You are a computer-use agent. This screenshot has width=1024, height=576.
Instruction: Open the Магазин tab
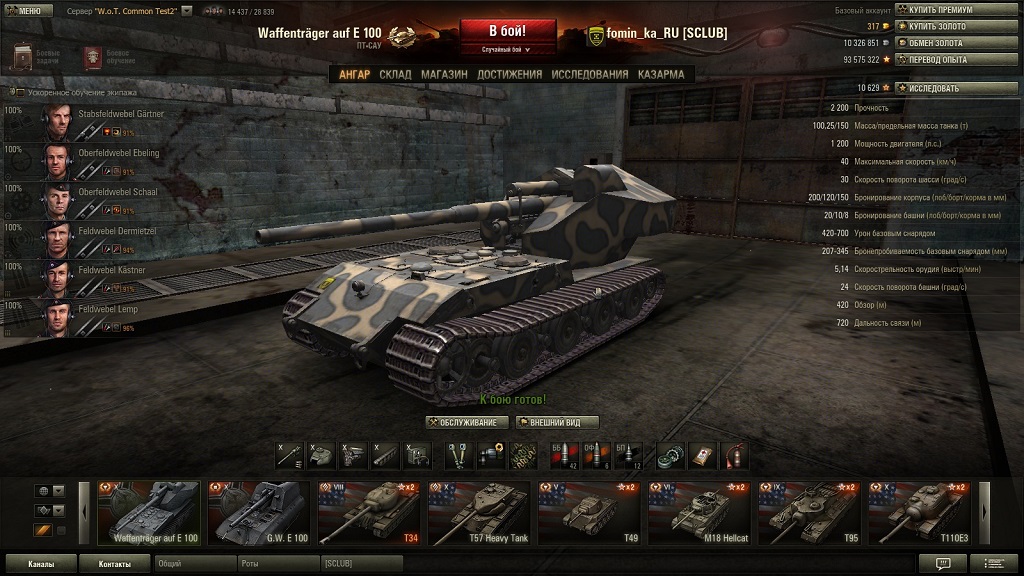click(444, 74)
